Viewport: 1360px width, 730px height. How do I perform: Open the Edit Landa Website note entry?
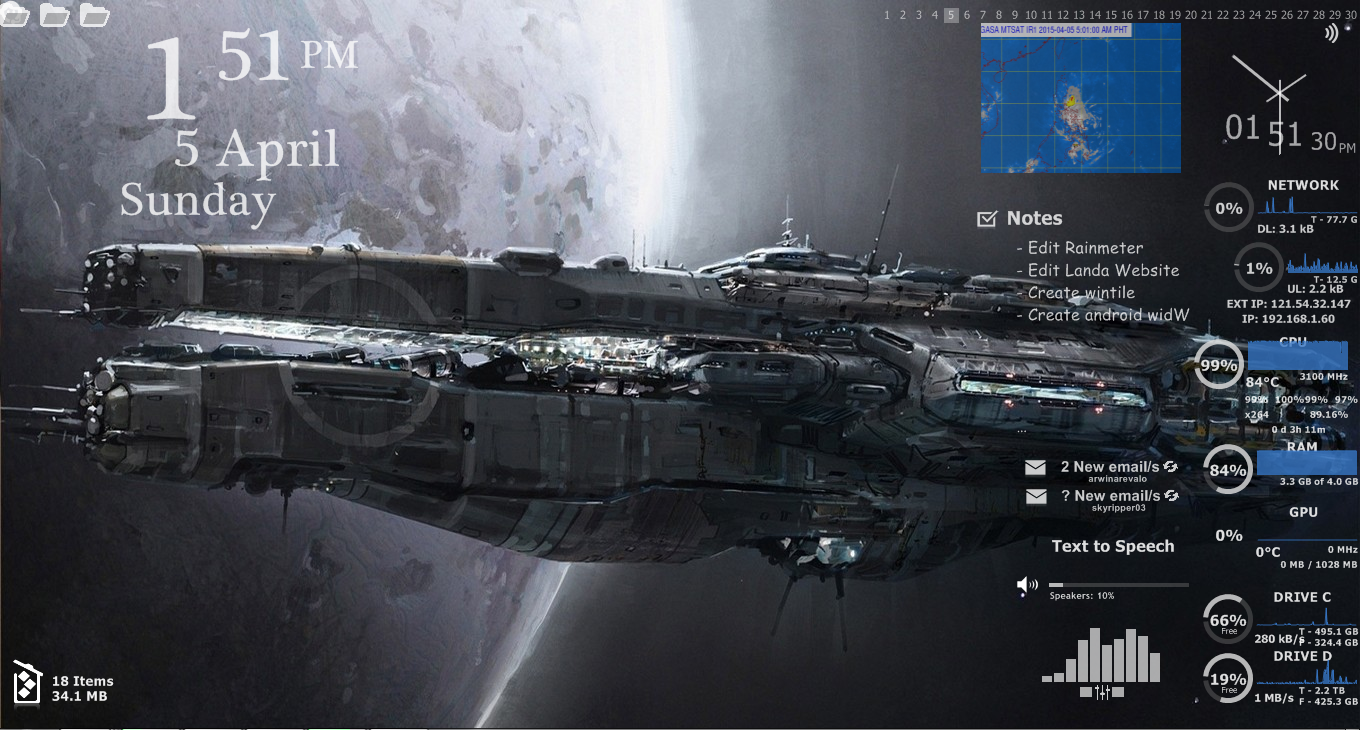click(1100, 270)
